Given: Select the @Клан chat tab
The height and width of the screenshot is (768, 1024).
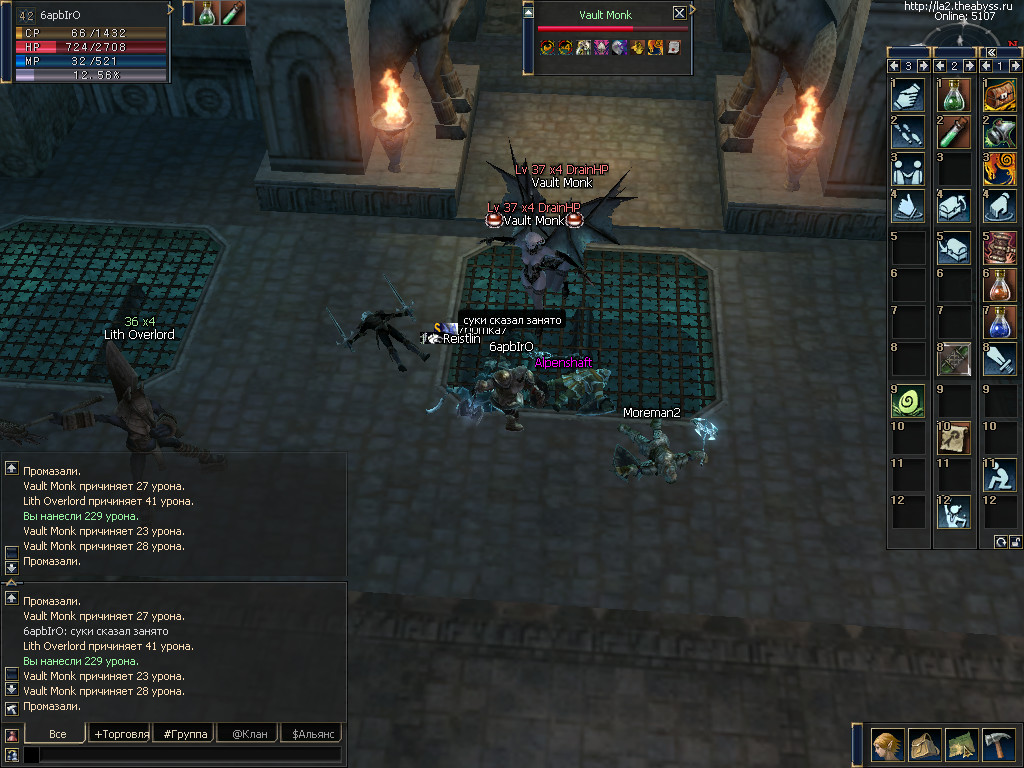Looking at the screenshot, I should (x=249, y=734).
